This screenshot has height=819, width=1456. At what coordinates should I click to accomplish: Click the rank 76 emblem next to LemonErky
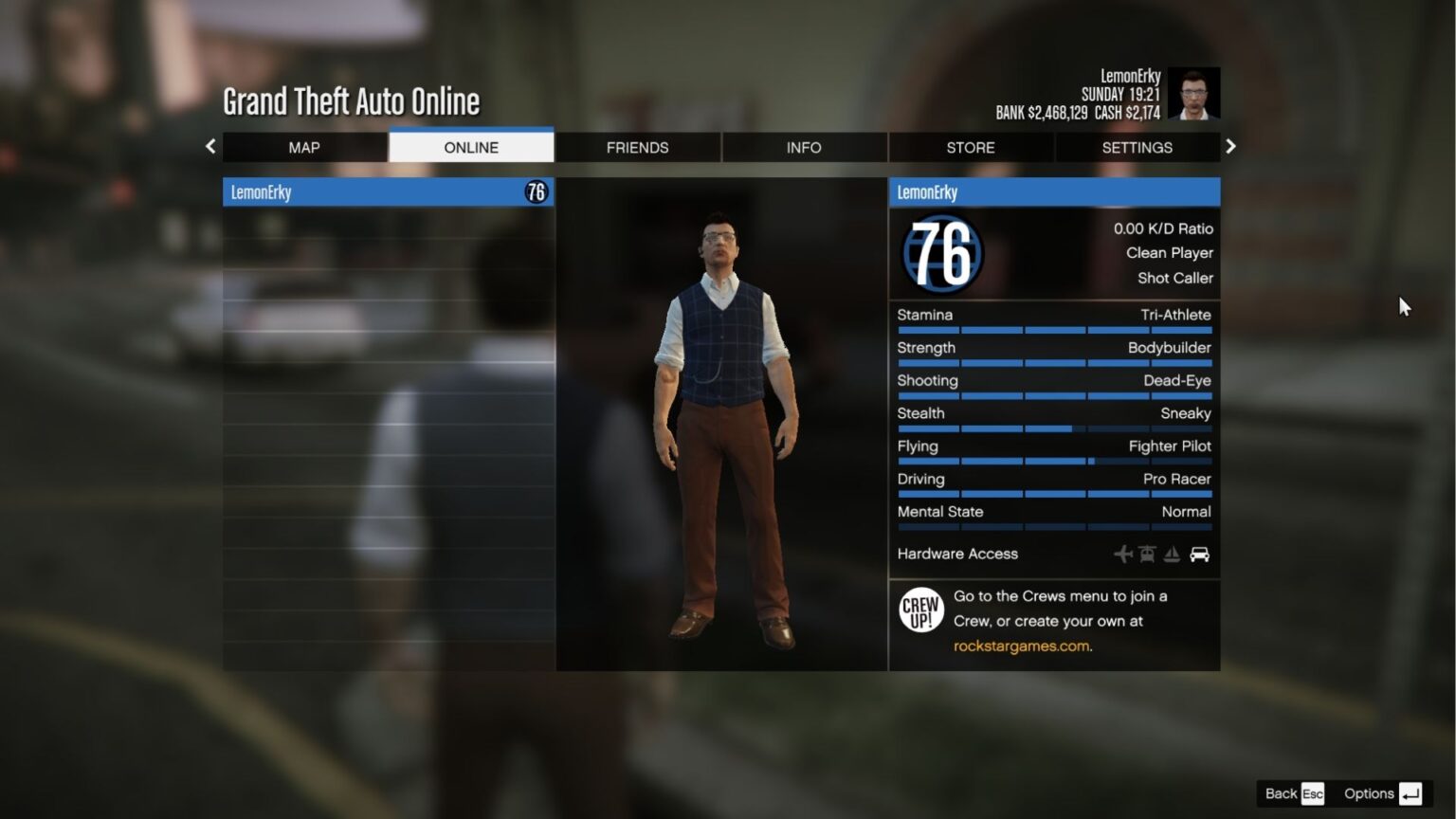(536, 191)
